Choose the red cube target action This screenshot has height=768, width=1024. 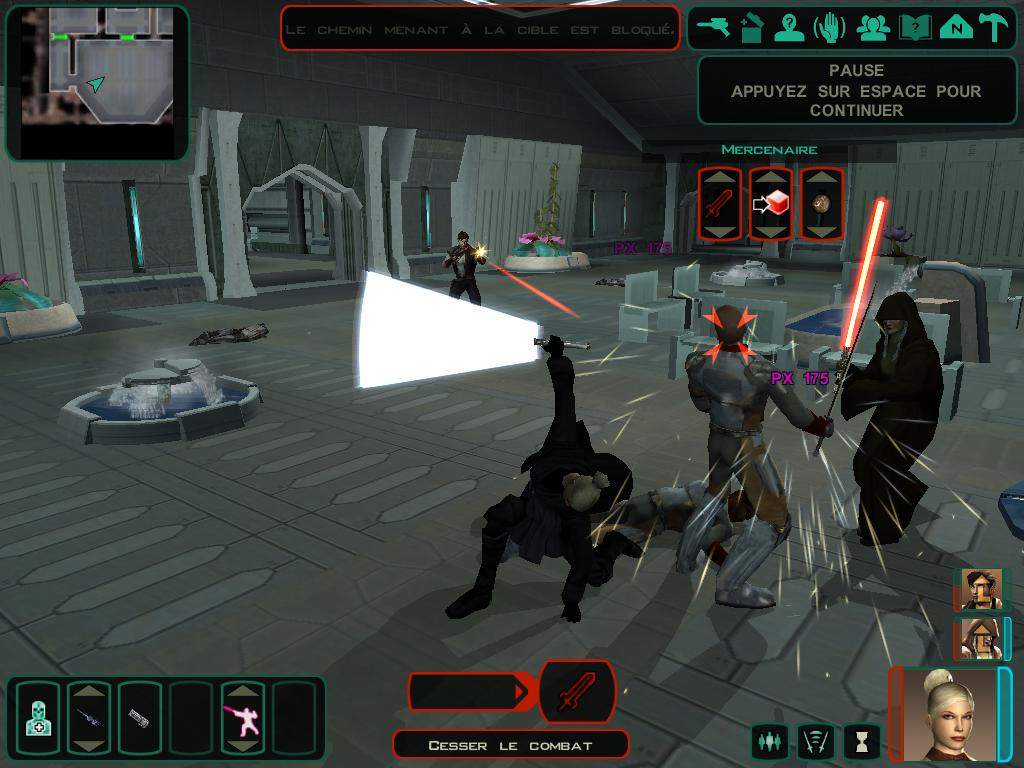[x=770, y=204]
